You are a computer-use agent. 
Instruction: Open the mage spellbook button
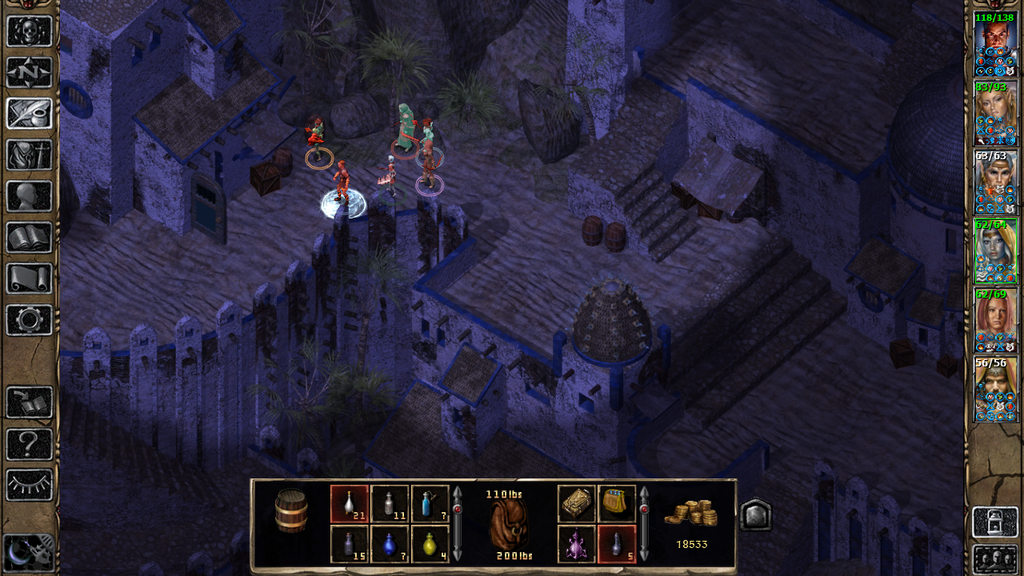point(29,237)
